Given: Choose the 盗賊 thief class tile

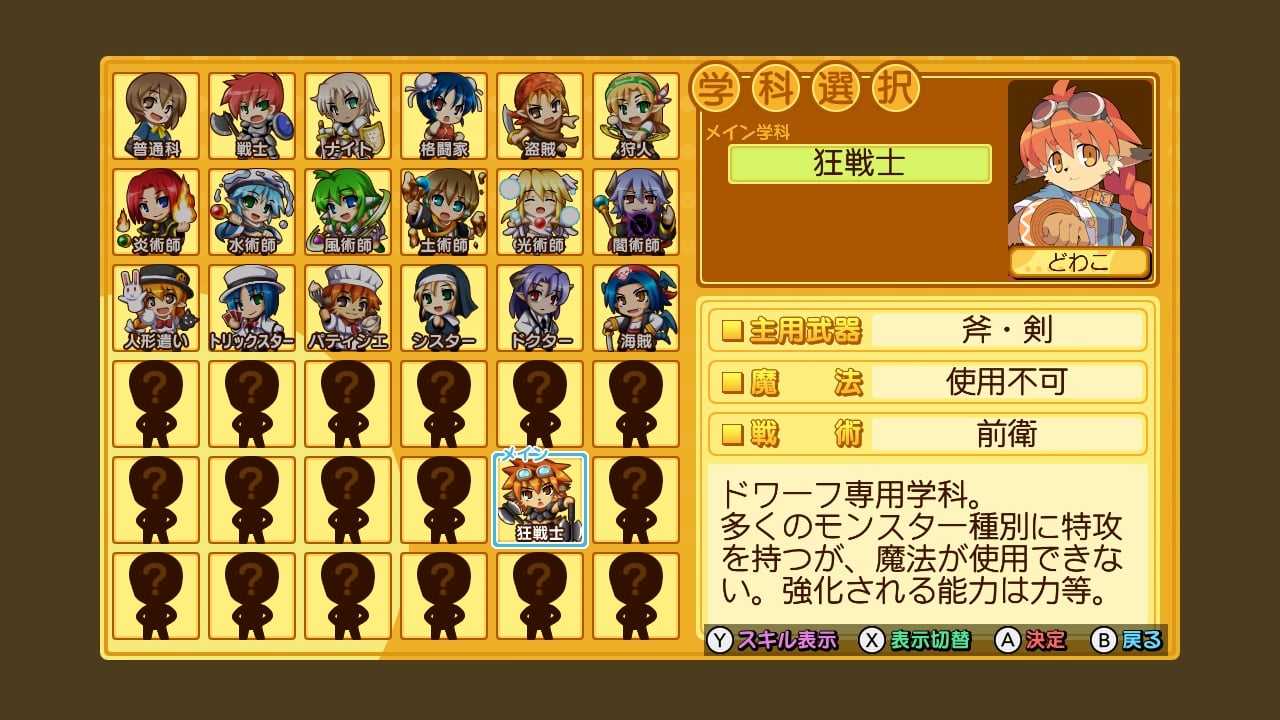Looking at the screenshot, I should coord(540,116).
